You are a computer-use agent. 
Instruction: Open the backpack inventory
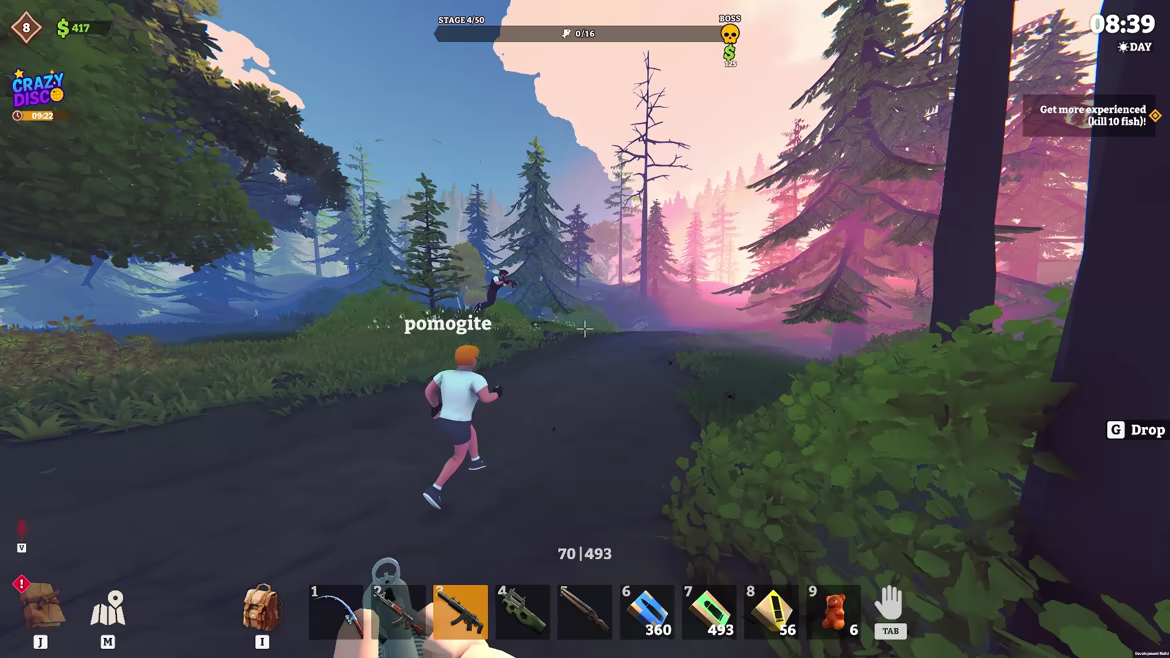pos(261,608)
